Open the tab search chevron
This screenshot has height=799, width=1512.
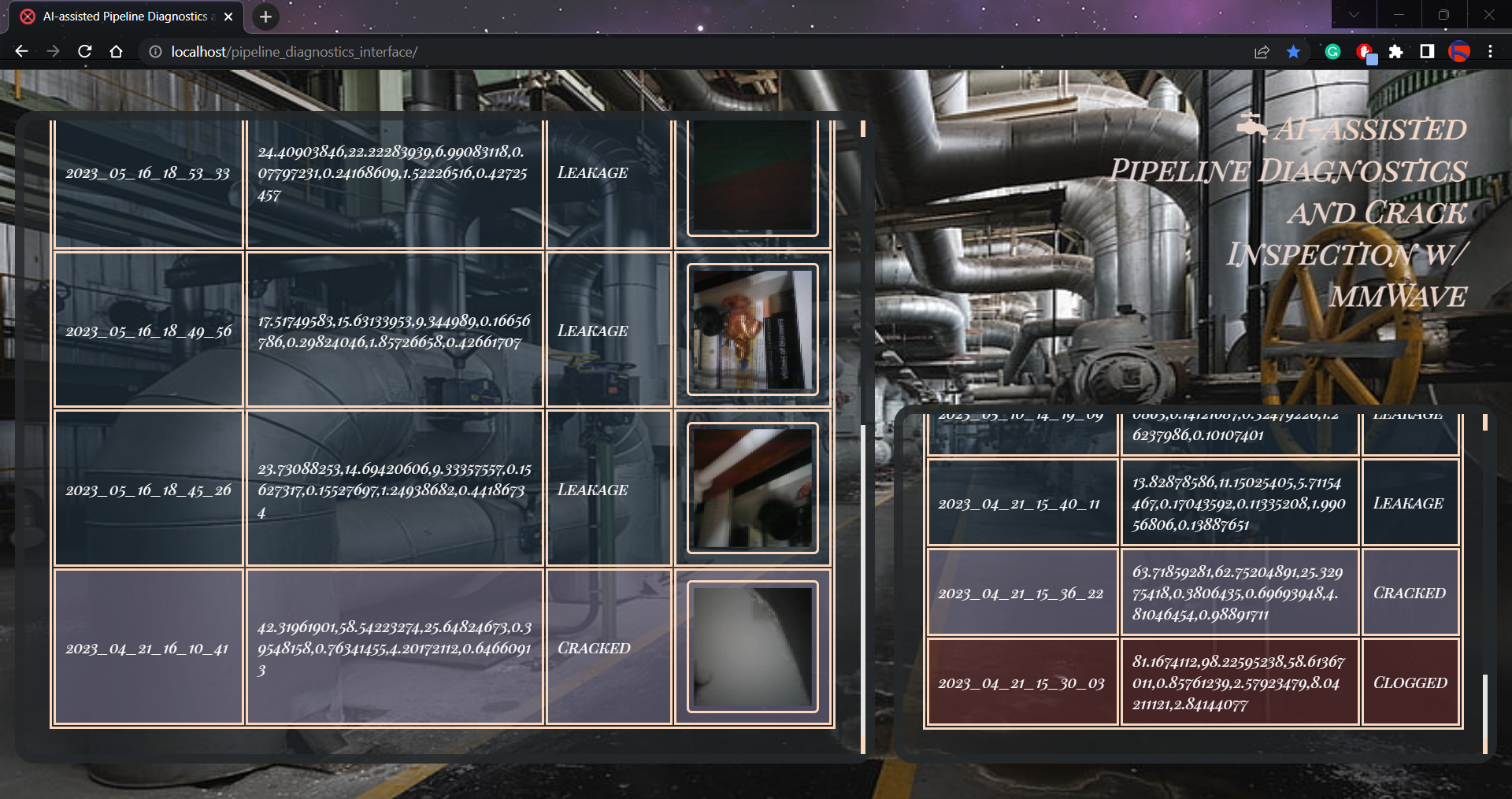tap(1353, 14)
